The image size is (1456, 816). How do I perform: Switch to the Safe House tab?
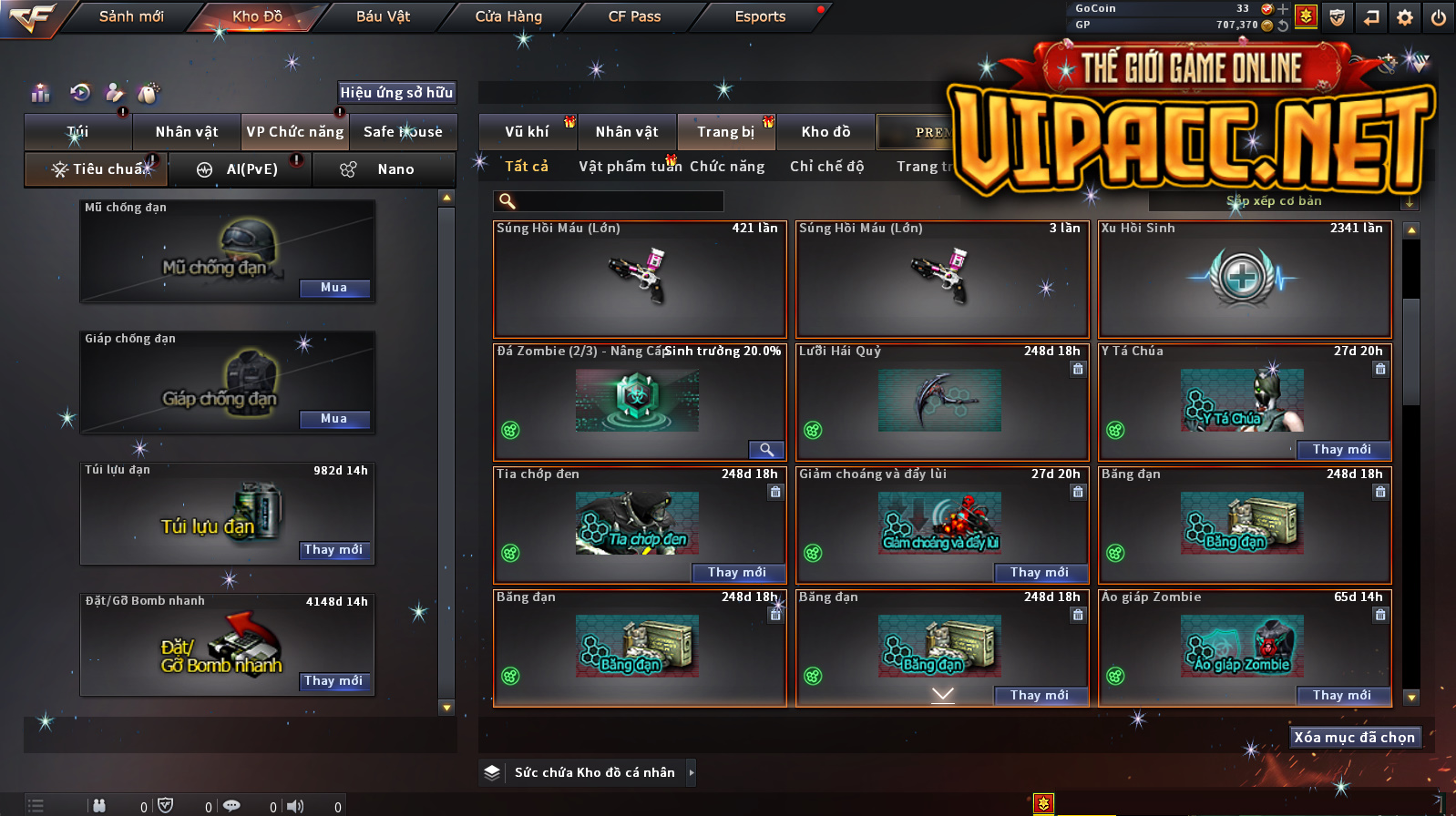click(x=403, y=132)
